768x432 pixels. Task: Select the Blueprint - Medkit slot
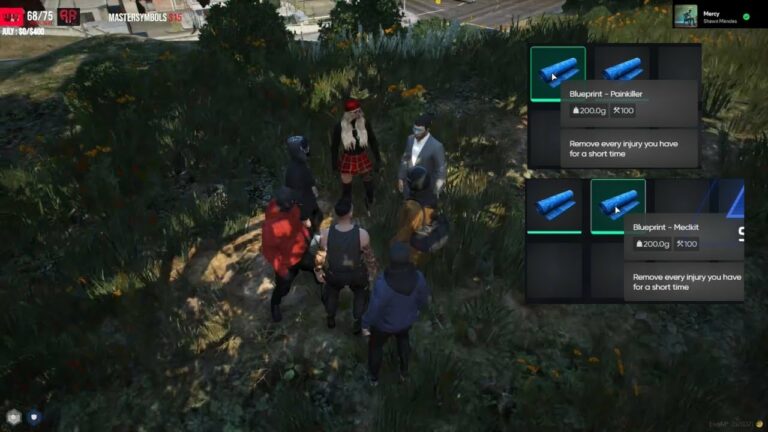(617, 205)
